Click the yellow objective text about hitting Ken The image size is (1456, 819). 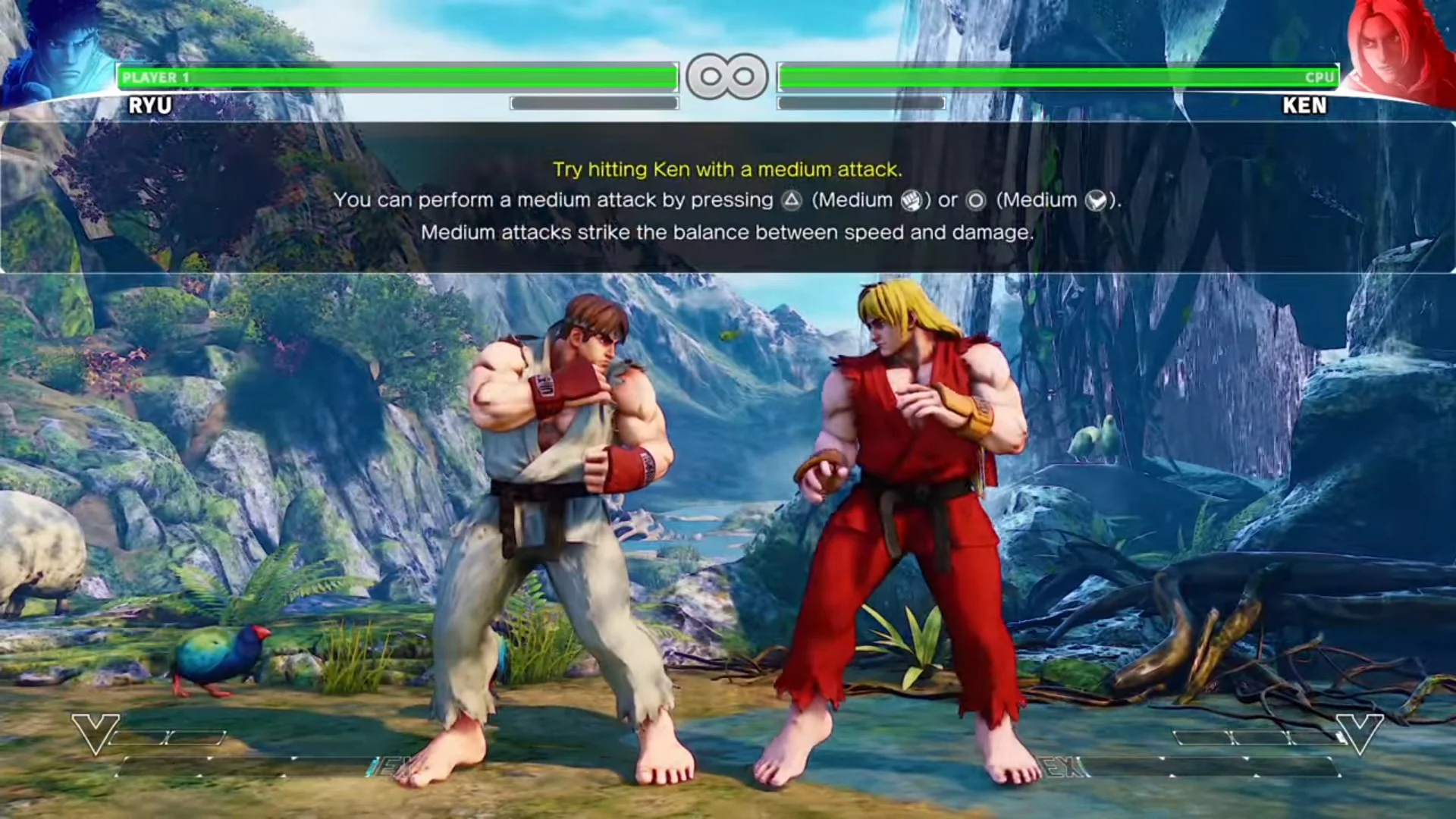point(727,170)
